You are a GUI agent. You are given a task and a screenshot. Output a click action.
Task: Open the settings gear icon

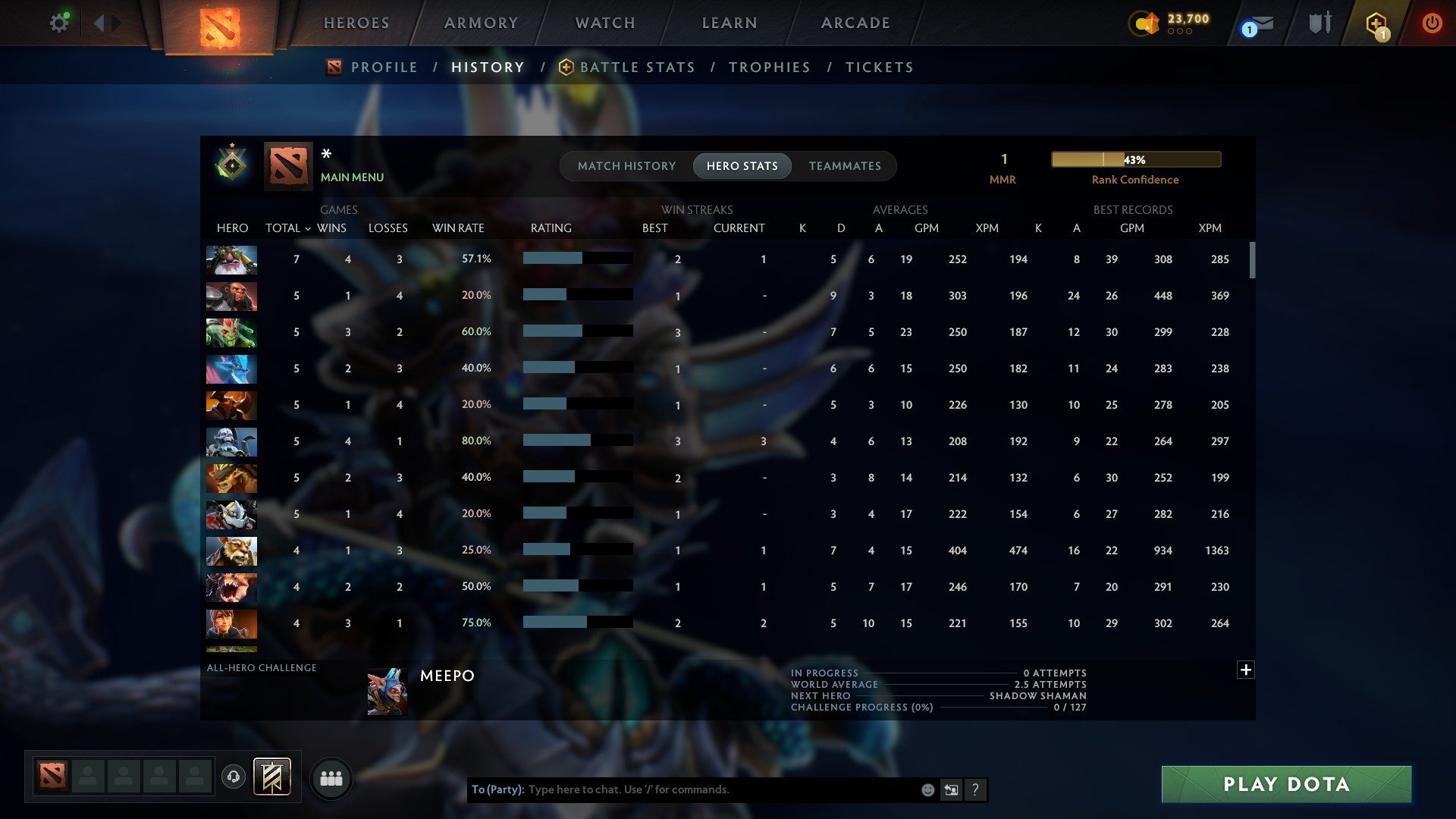[59, 22]
